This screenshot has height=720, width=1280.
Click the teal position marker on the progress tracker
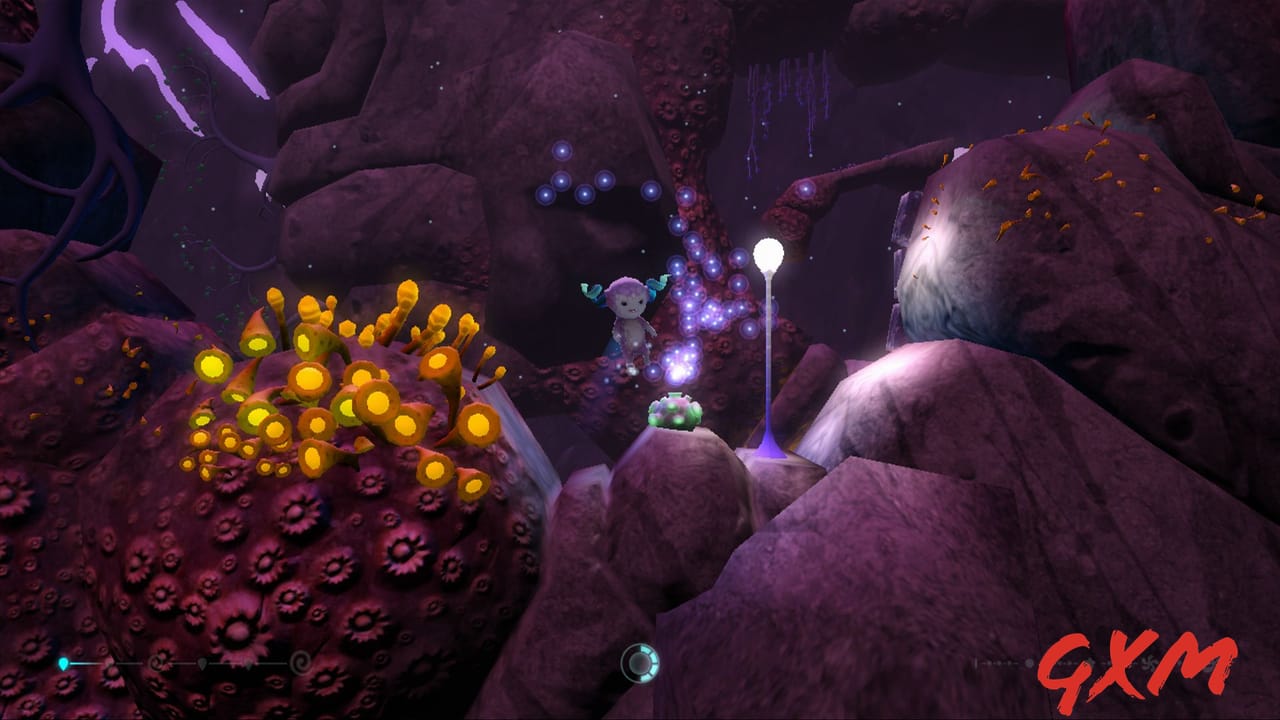click(63, 663)
